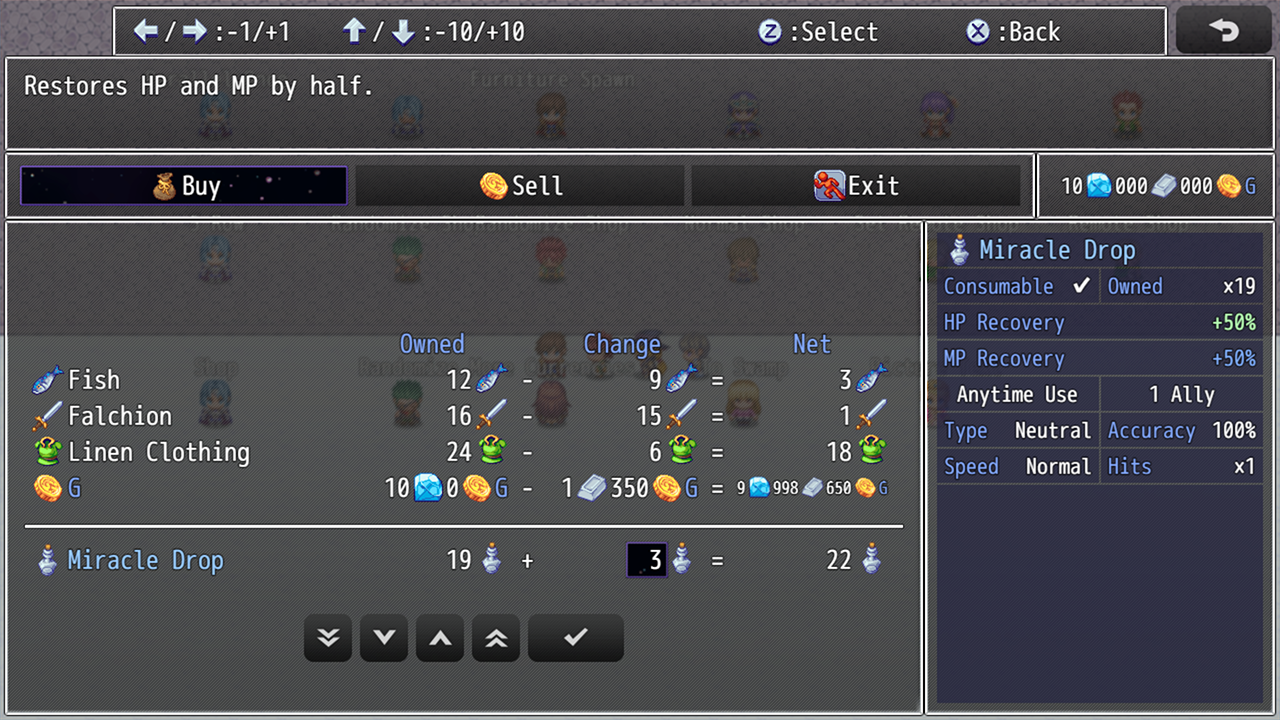Decrease quantity by one with single-down arrow
Viewport: 1280px width, 720px height.
(384, 638)
